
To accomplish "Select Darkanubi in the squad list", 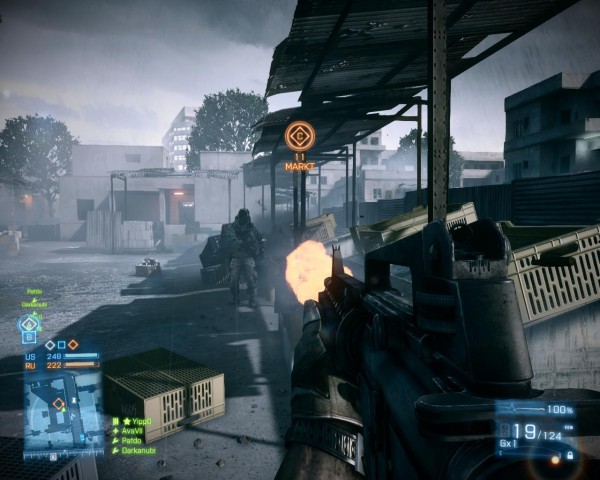I will [x=137, y=448].
